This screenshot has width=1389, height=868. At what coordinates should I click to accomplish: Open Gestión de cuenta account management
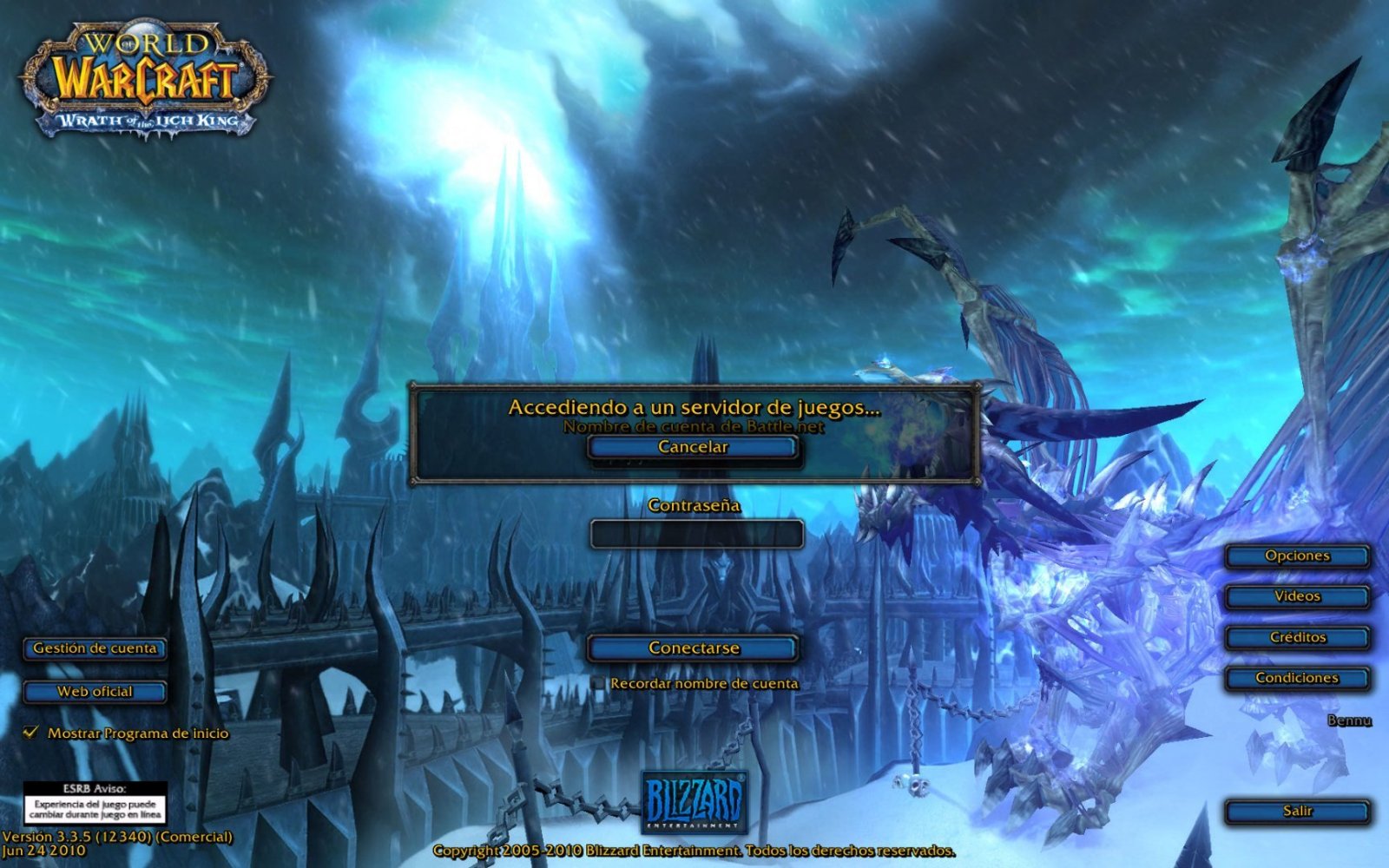point(95,648)
